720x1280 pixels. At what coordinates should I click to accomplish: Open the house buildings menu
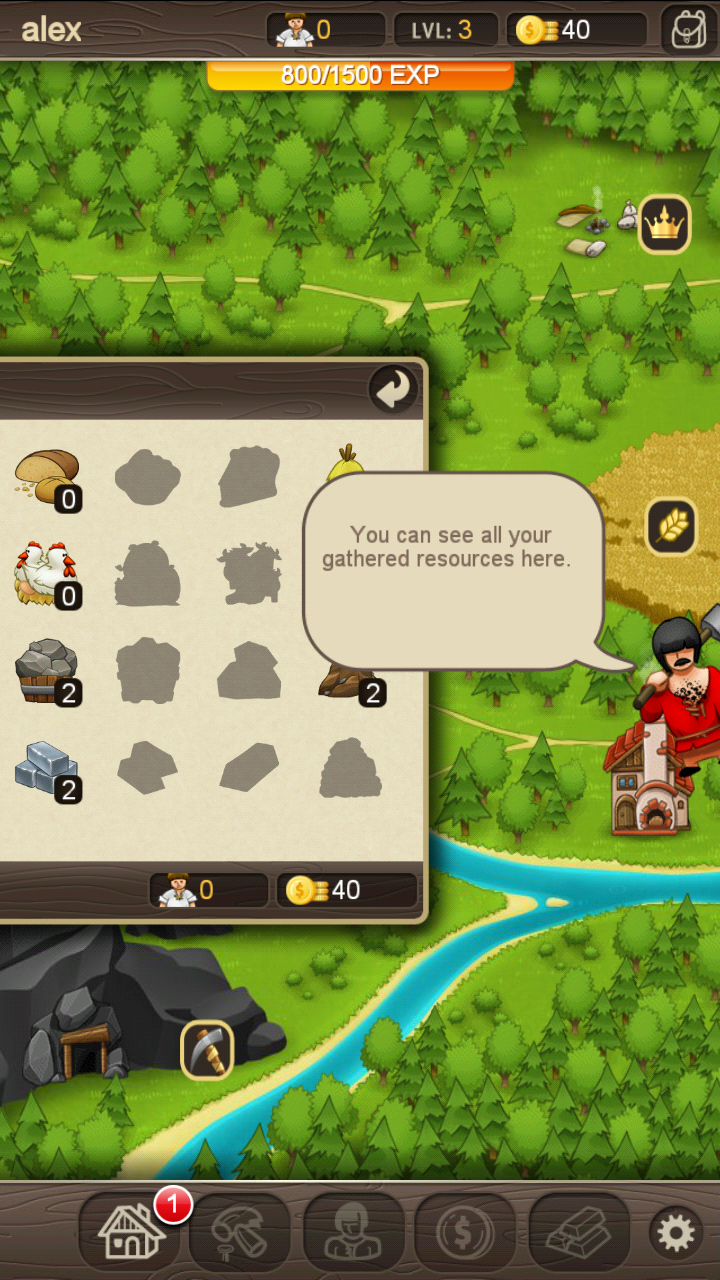[131, 1232]
